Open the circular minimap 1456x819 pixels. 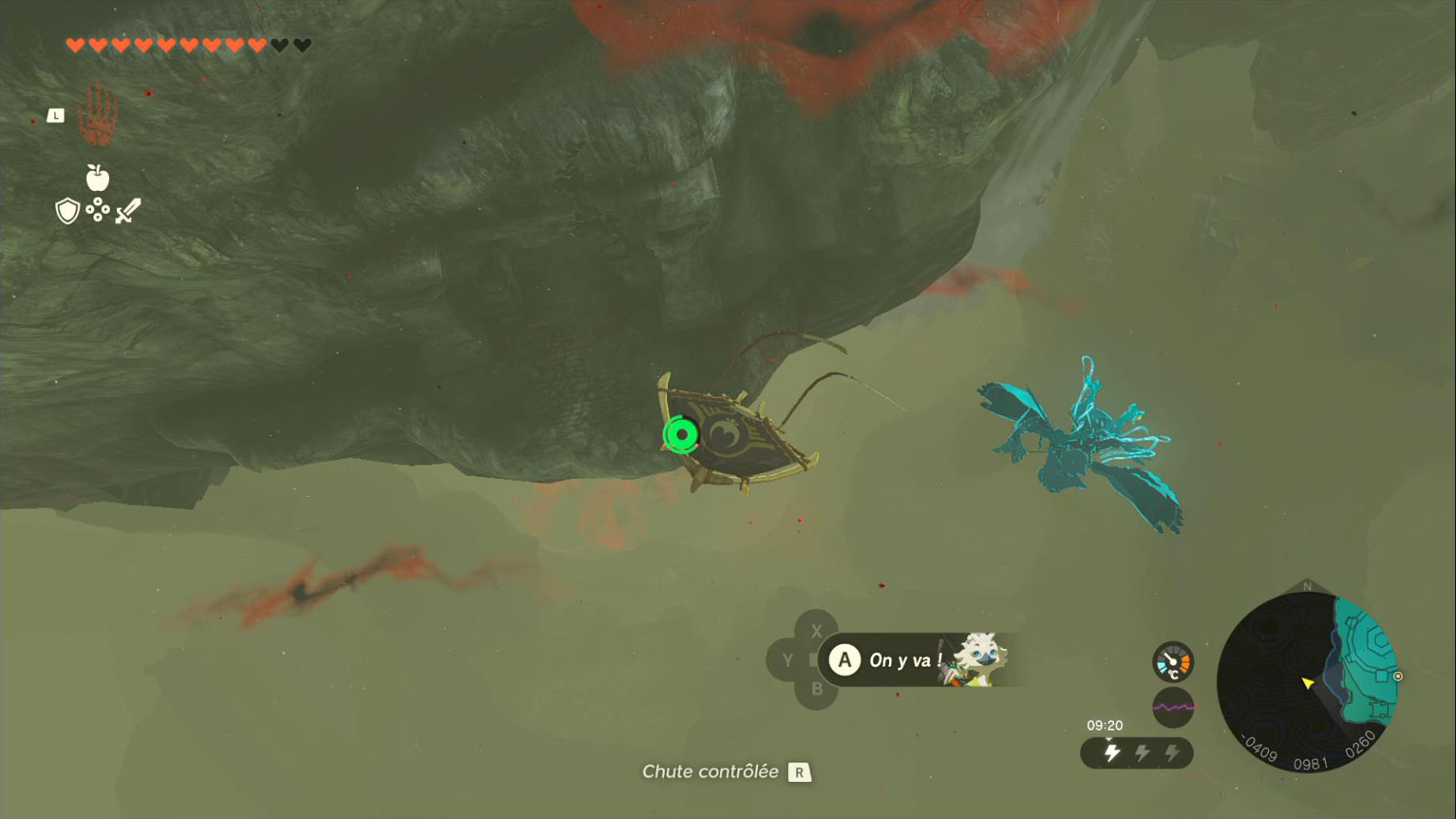tap(1308, 682)
